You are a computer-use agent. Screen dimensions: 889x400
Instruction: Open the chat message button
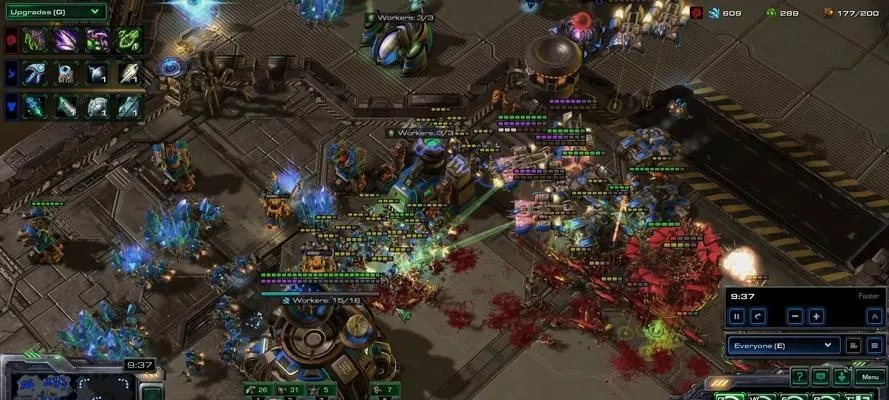820,377
